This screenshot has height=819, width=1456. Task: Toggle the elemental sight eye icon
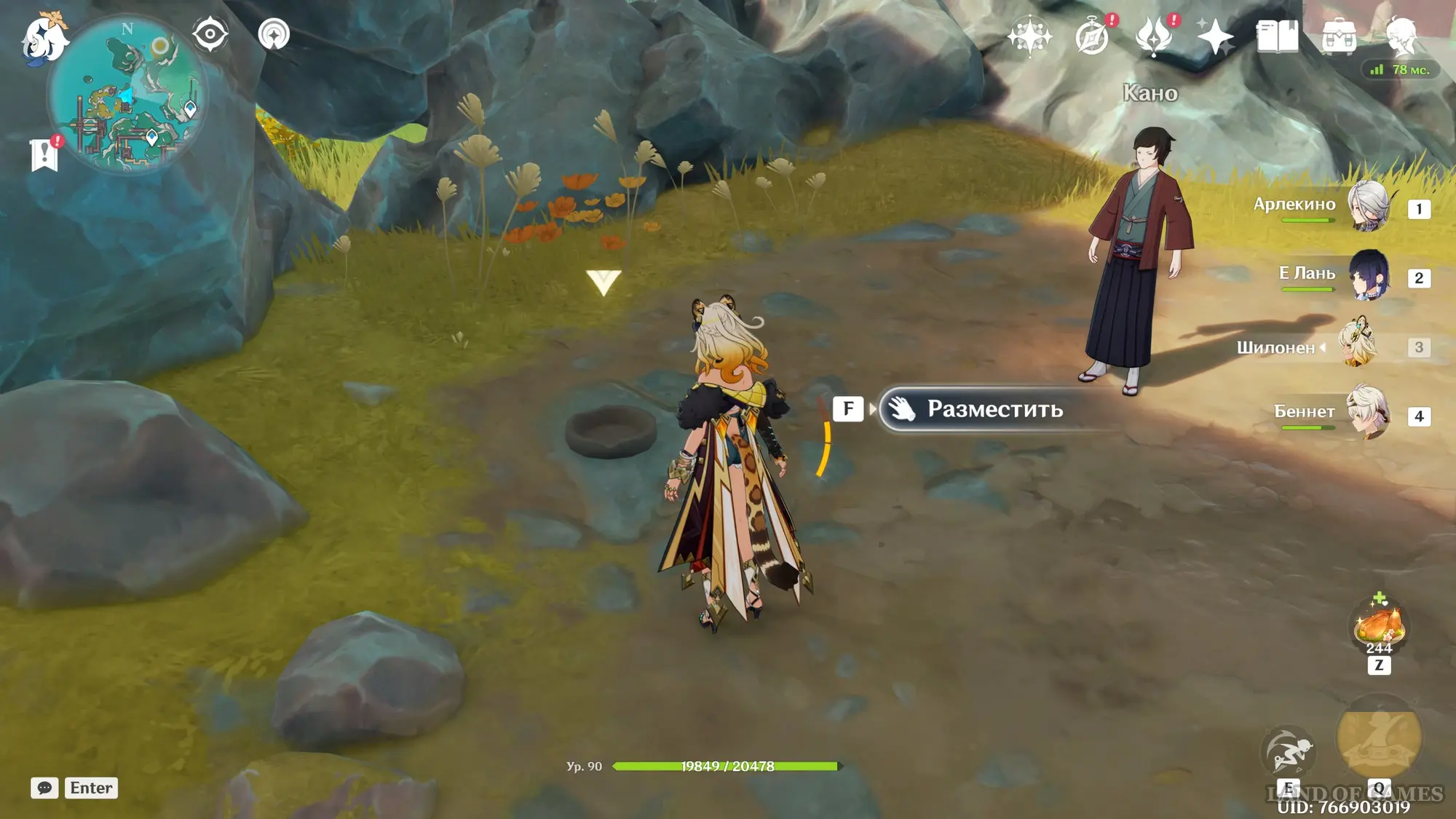pyautogui.click(x=210, y=35)
